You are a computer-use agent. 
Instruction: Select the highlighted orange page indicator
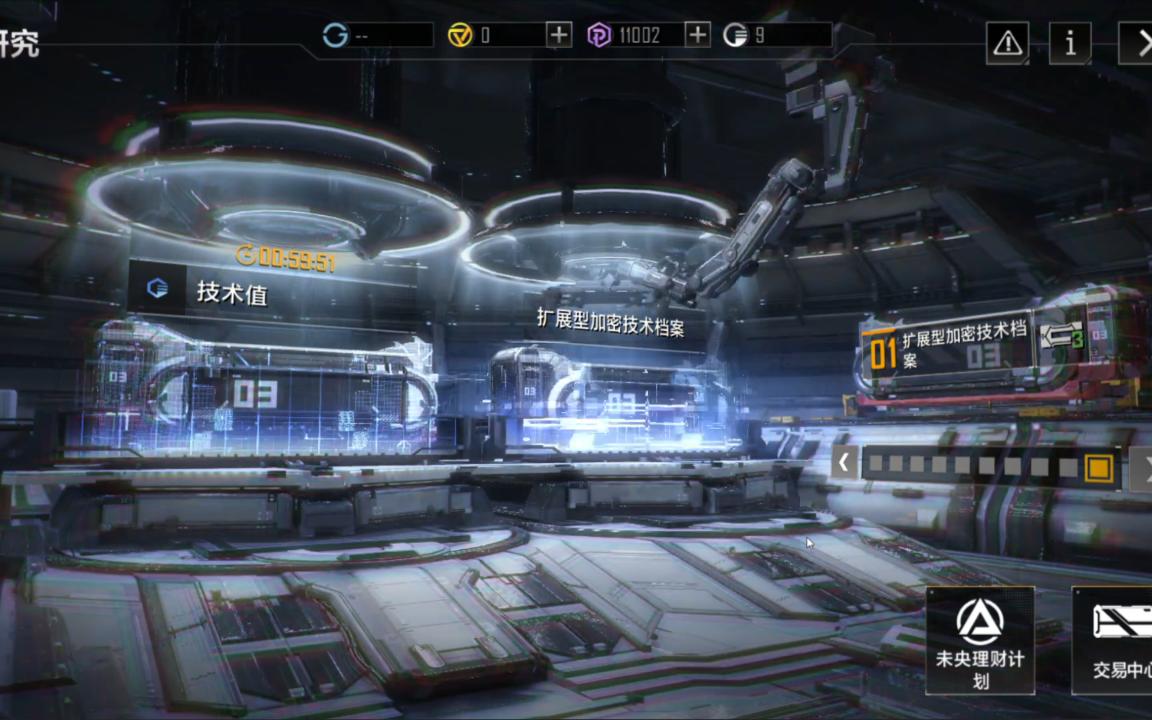coord(1098,467)
